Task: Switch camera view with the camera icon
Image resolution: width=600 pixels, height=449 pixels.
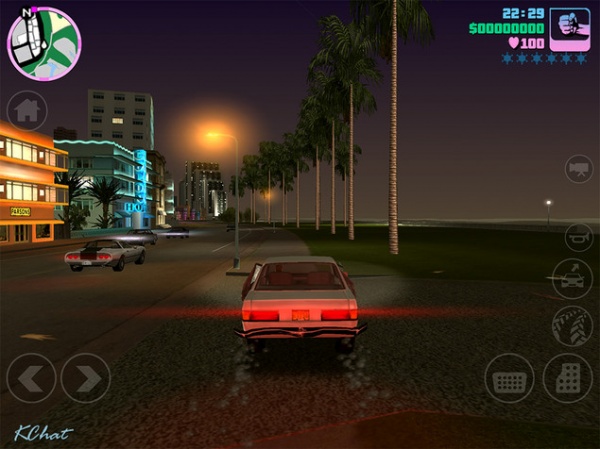Action: tap(578, 168)
